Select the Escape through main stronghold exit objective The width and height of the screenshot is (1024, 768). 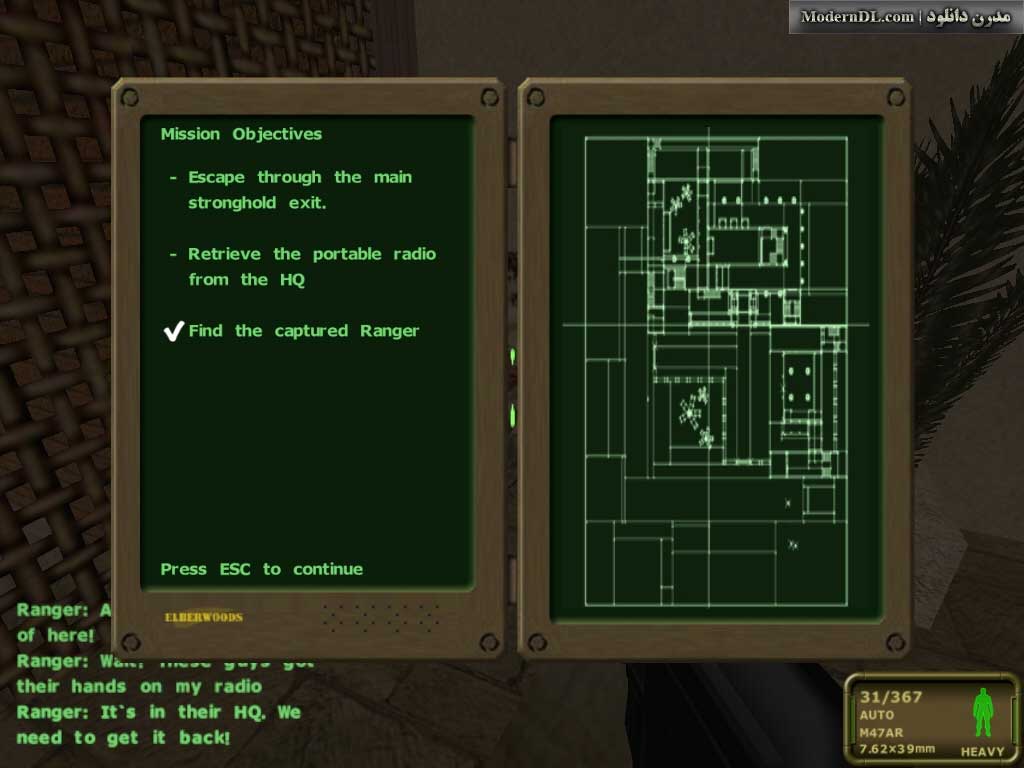[x=299, y=190]
